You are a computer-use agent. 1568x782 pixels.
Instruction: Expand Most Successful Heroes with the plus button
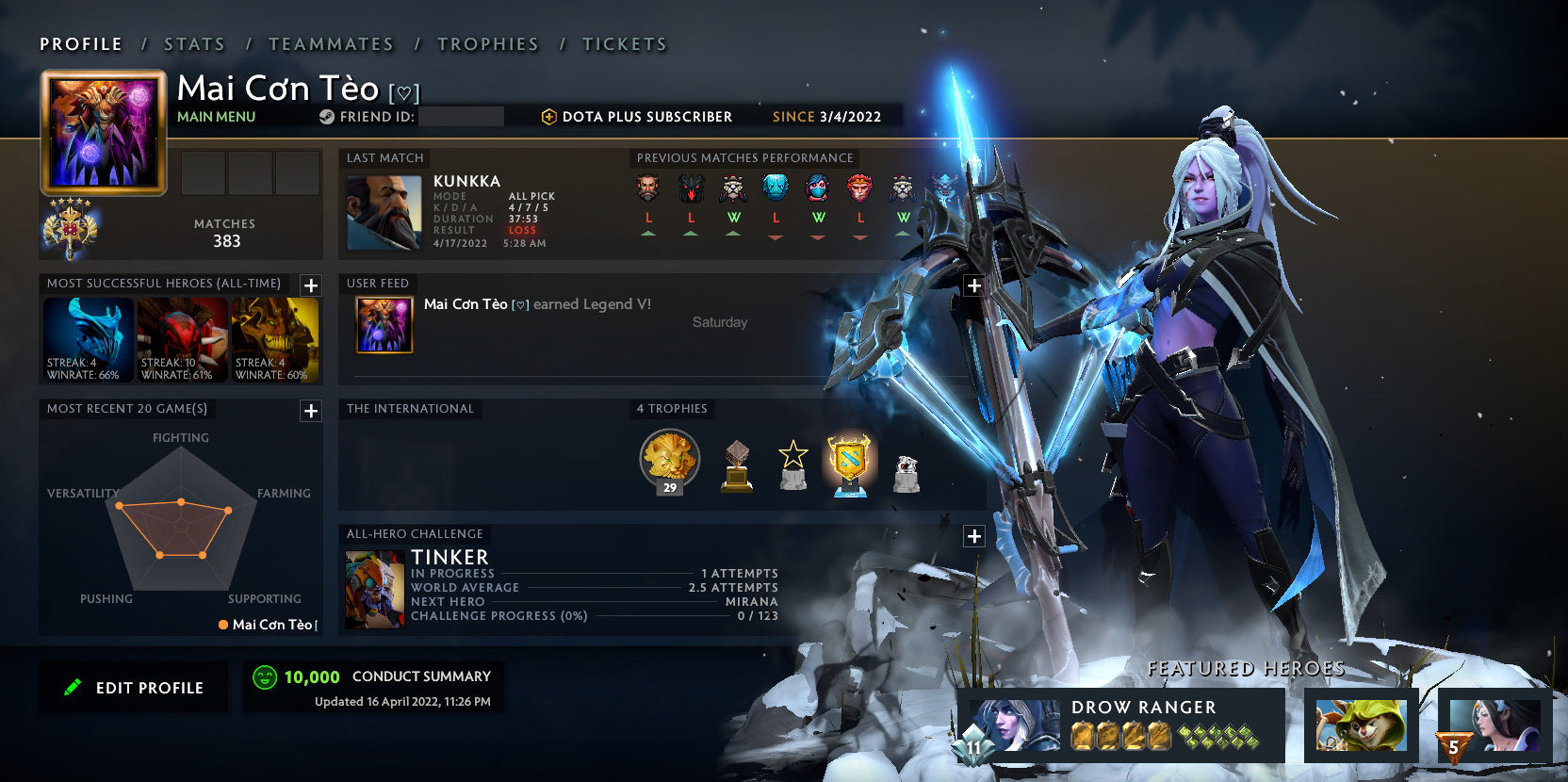point(310,285)
